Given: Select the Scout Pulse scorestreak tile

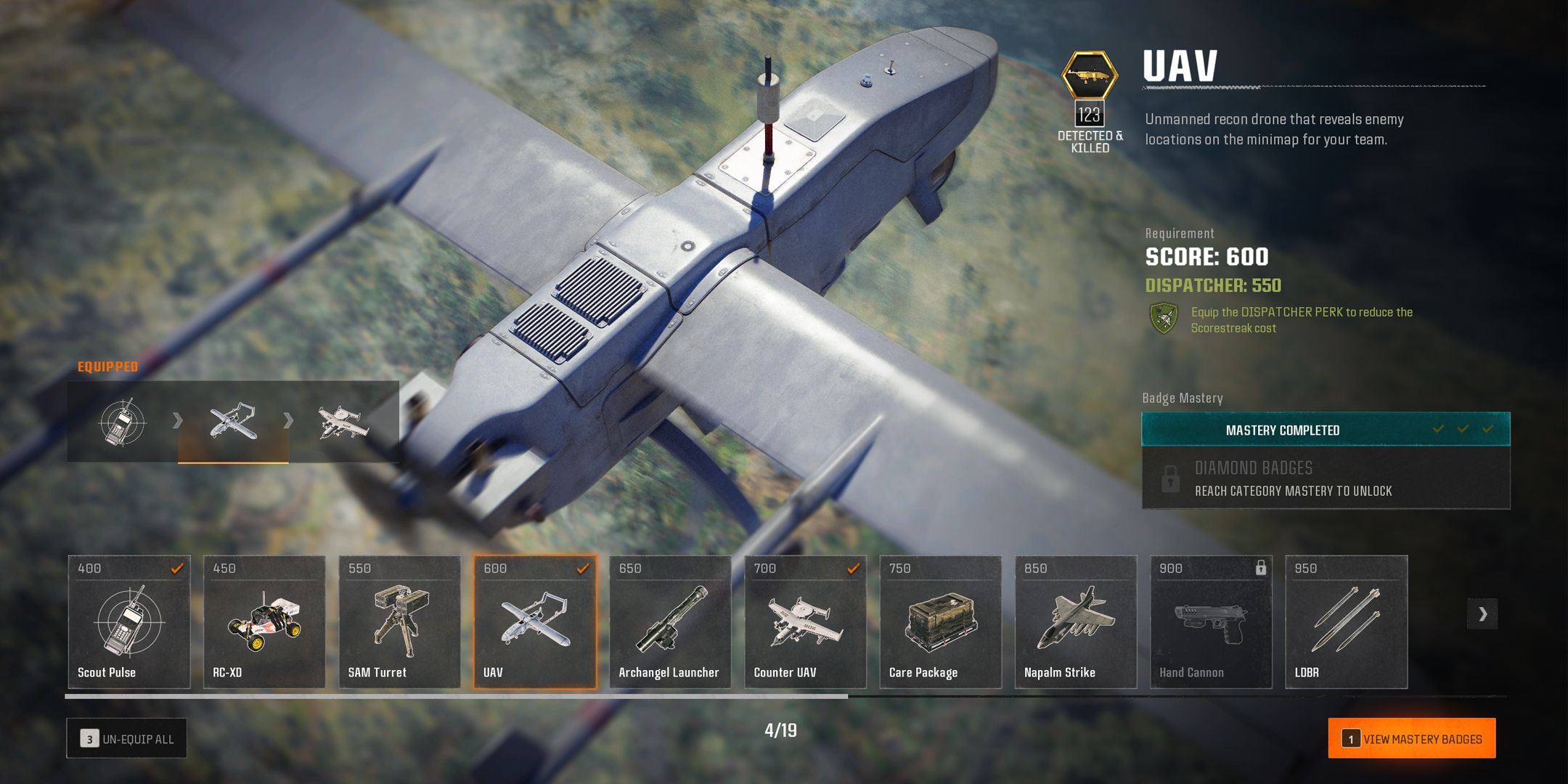Looking at the screenshot, I should click(x=129, y=621).
